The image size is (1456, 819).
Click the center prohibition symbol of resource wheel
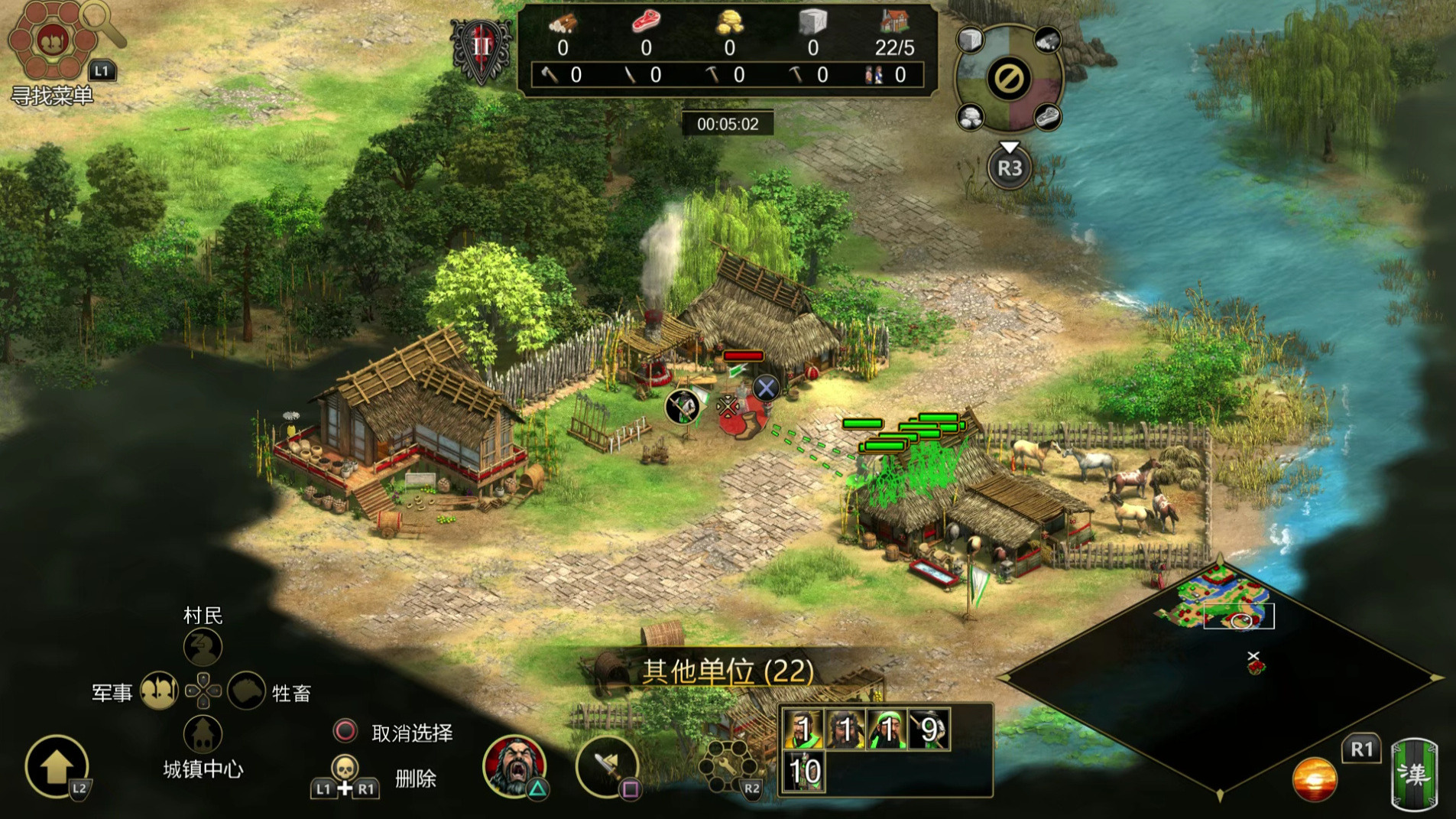(x=1009, y=79)
